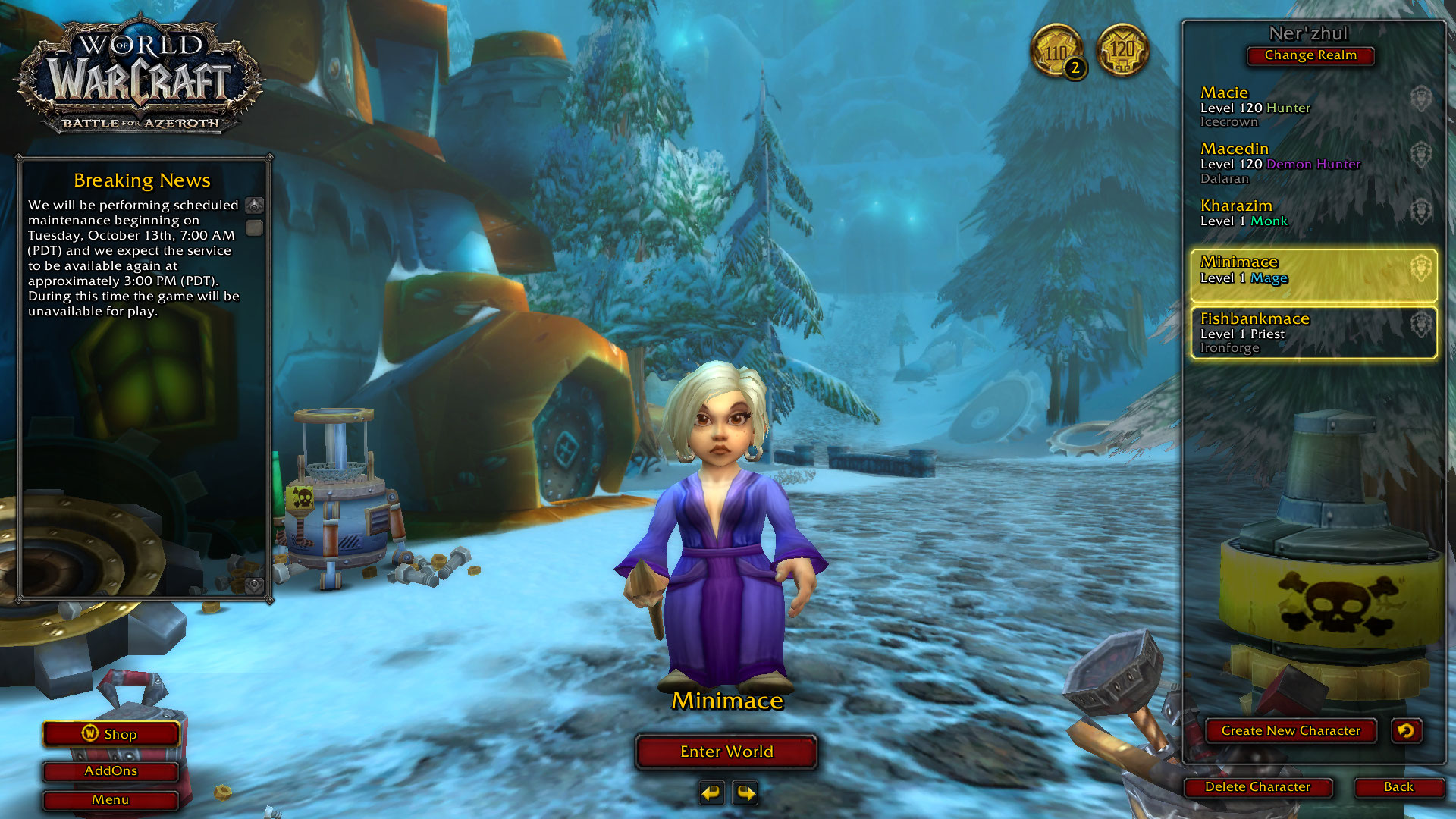
Task: Use the level 120 character boost token
Action: pyautogui.click(x=1122, y=50)
